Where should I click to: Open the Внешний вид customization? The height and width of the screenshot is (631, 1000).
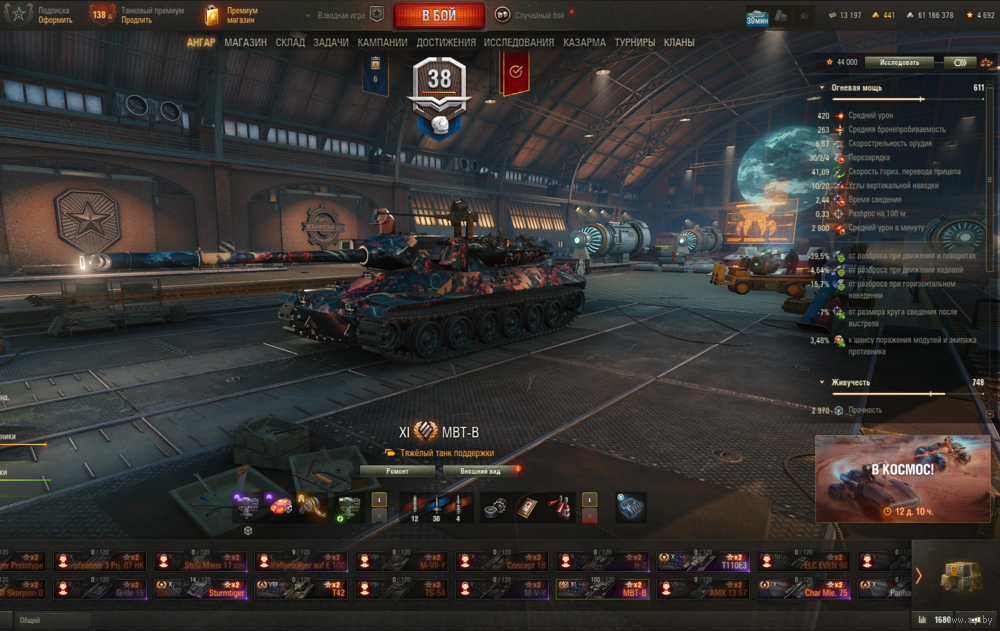click(480, 470)
